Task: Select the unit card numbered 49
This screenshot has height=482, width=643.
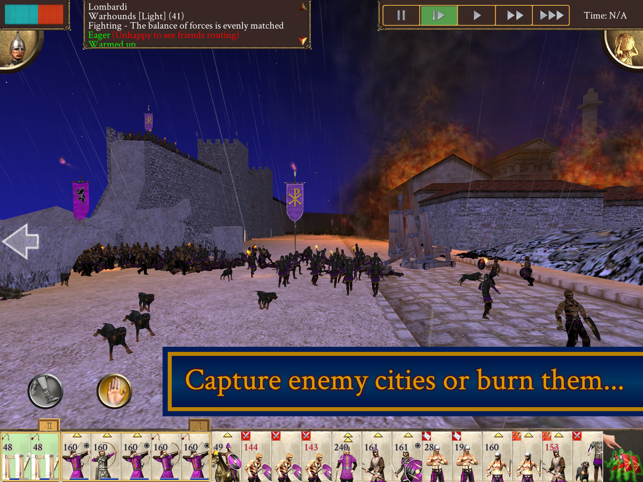Action: [x=224, y=458]
